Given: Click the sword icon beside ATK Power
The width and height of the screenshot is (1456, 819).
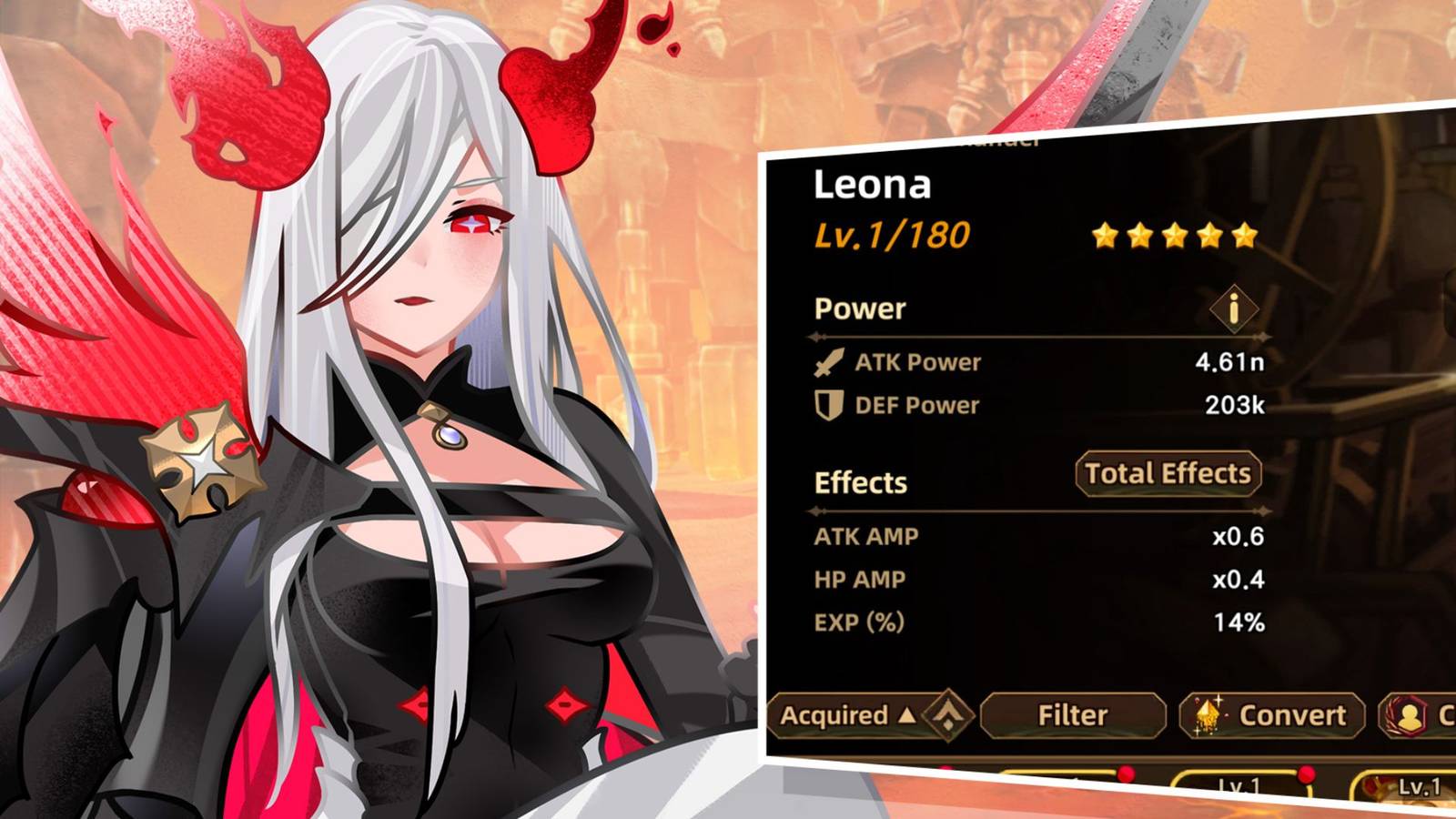Looking at the screenshot, I should pyautogui.click(x=830, y=362).
